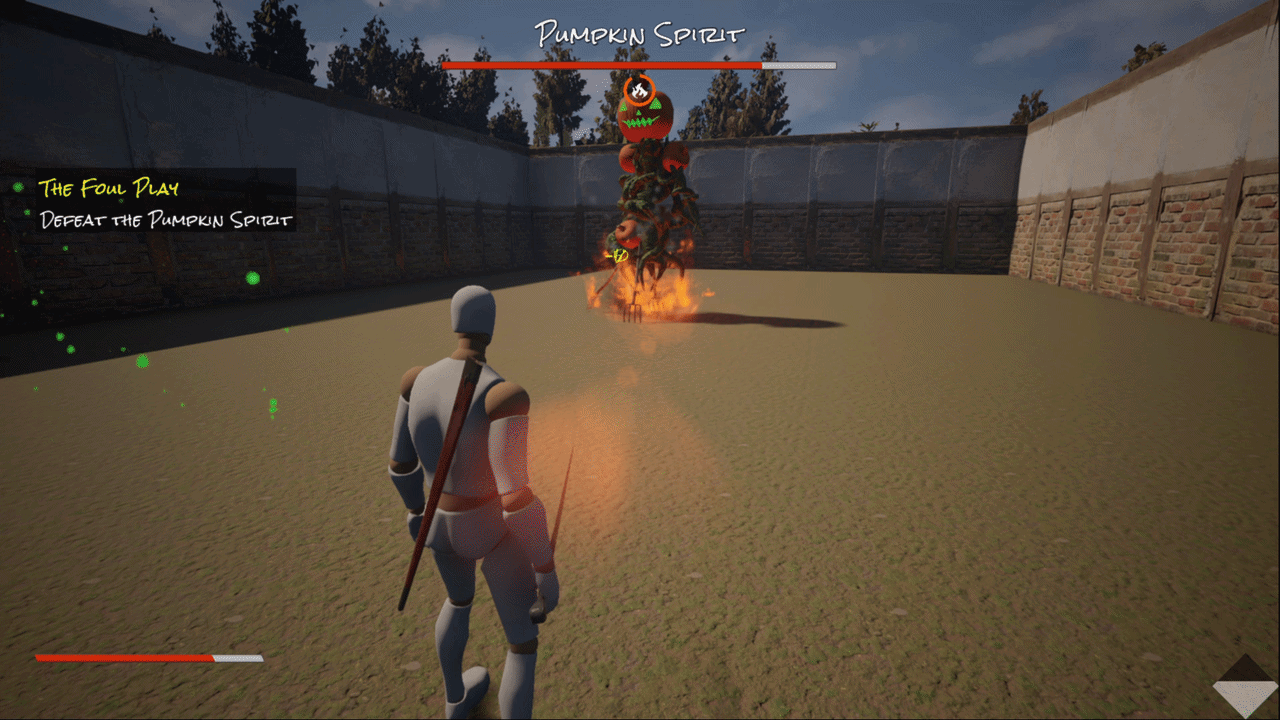Open The Foul Play quest tracker
The image size is (1280, 720).
click(x=108, y=188)
